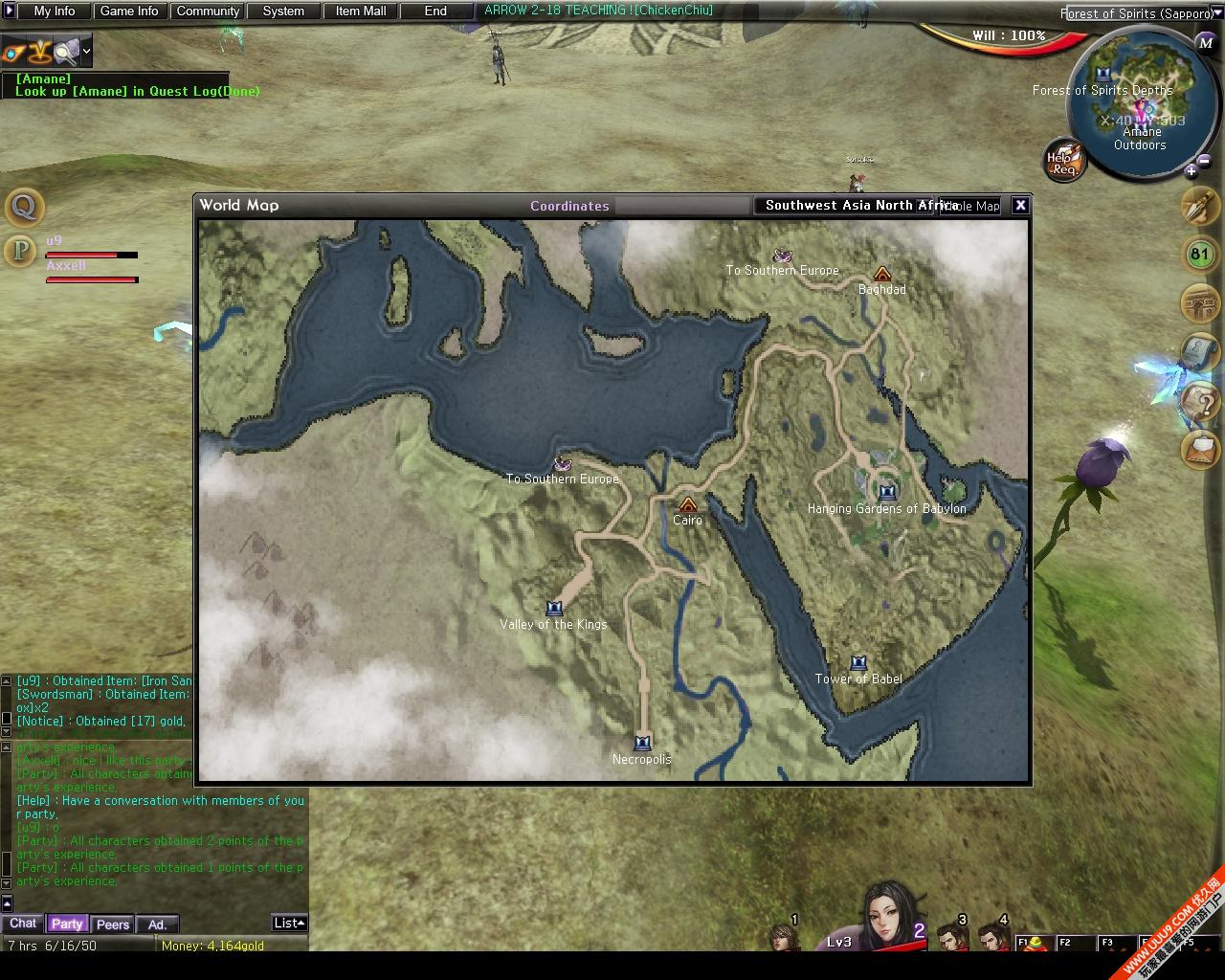The width and height of the screenshot is (1225, 980).
Task: Click the Whole Map button
Action: pos(971,206)
